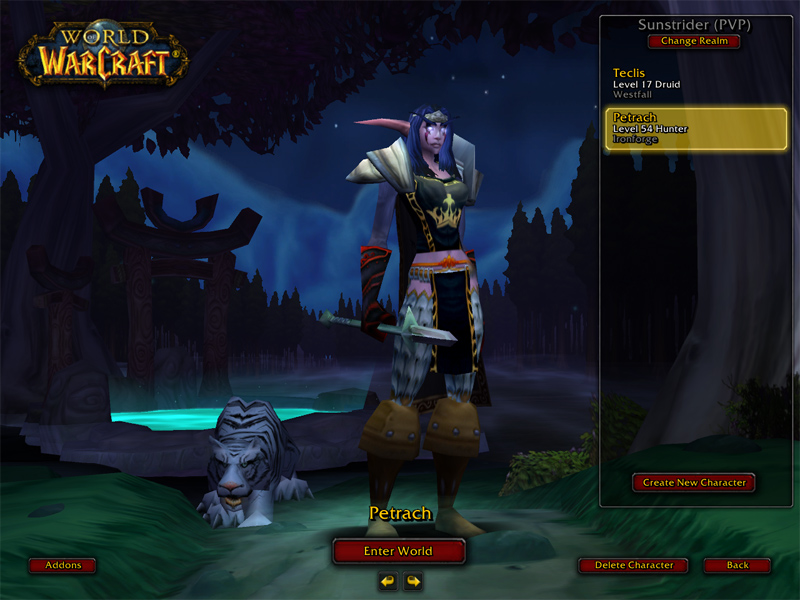Enter the world with Petrach

399,551
